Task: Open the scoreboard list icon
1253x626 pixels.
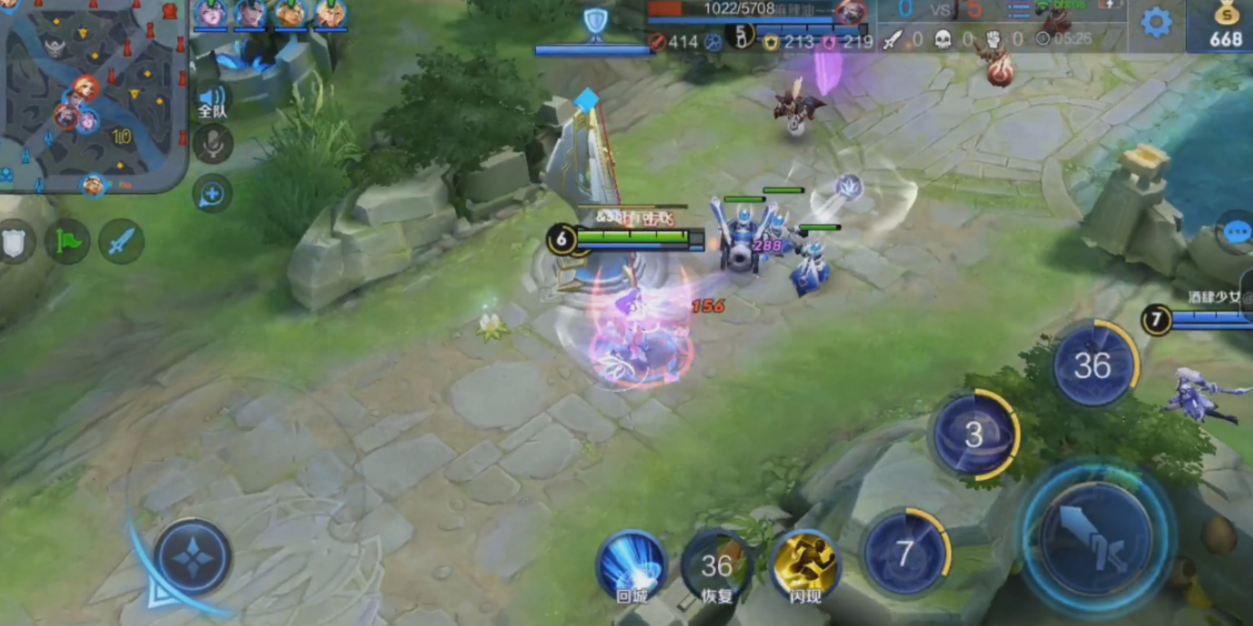Action: pos(1019,11)
